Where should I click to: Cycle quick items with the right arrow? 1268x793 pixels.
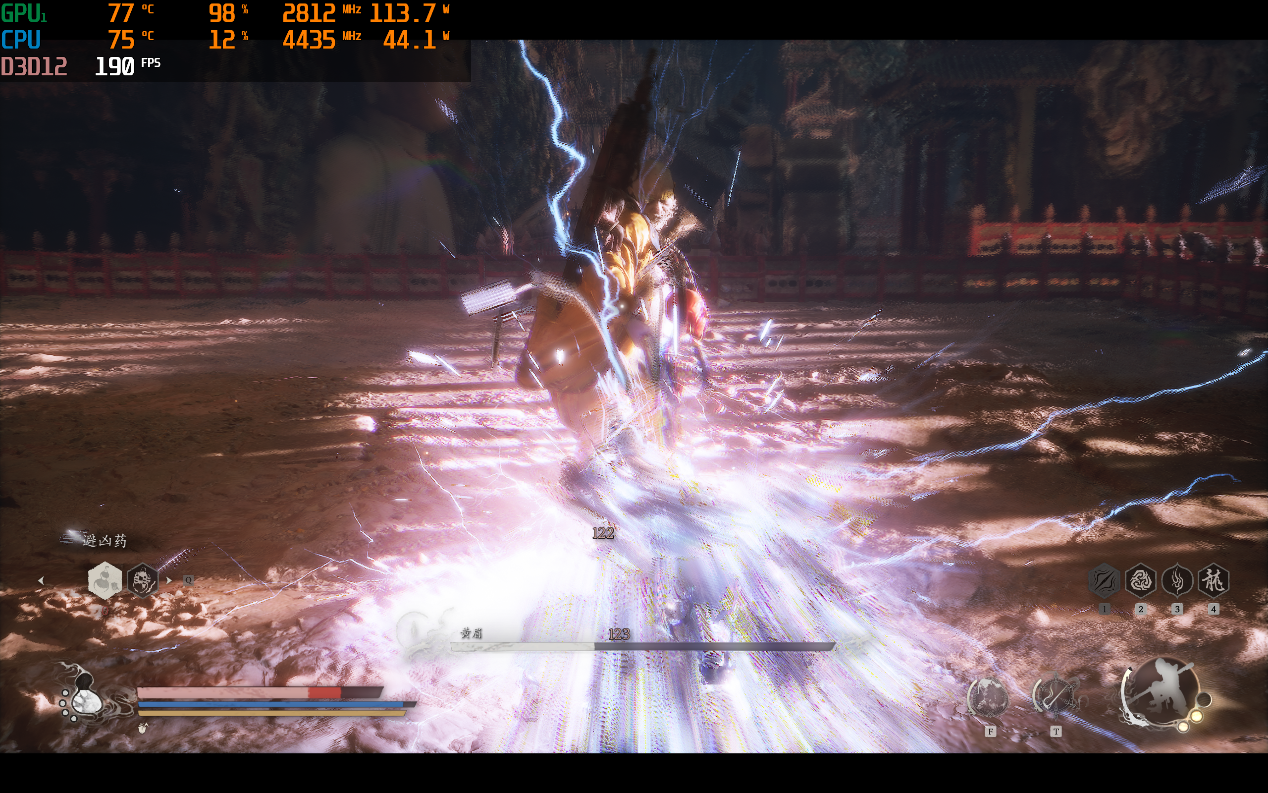pos(169,580)
